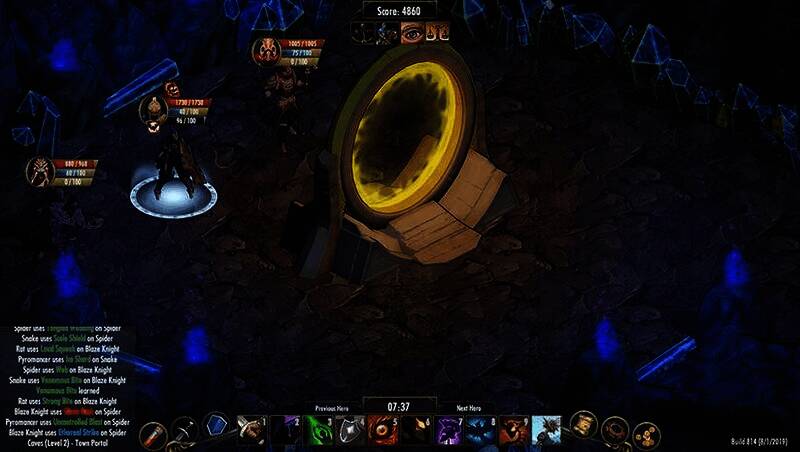Use the green swirl ability in slot 3
Viewport: 800px width, 452px height.
[x=319, y=431]
